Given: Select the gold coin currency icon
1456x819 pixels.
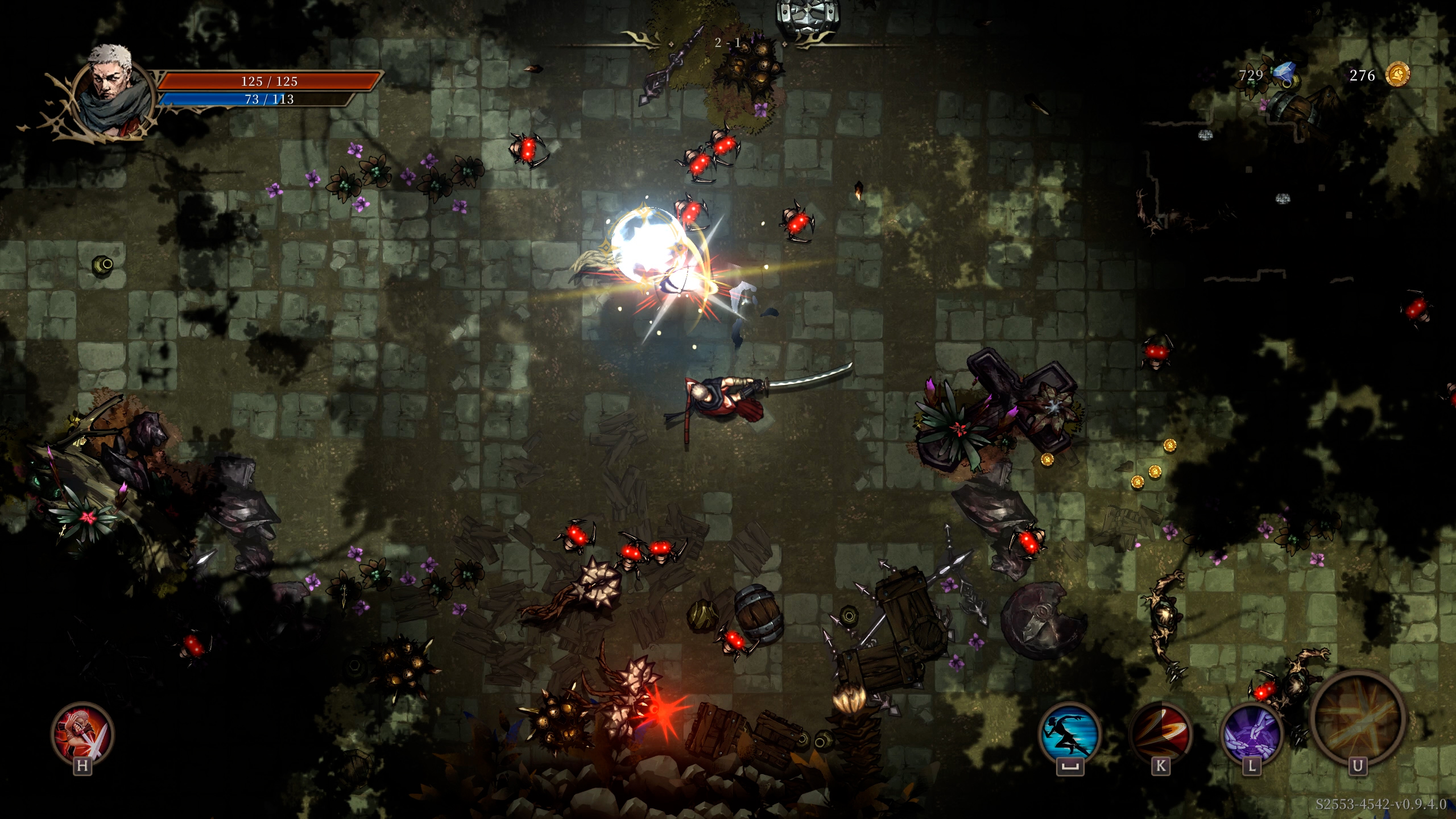Looking at the screenshot, I should click(x=1397, y=75).
